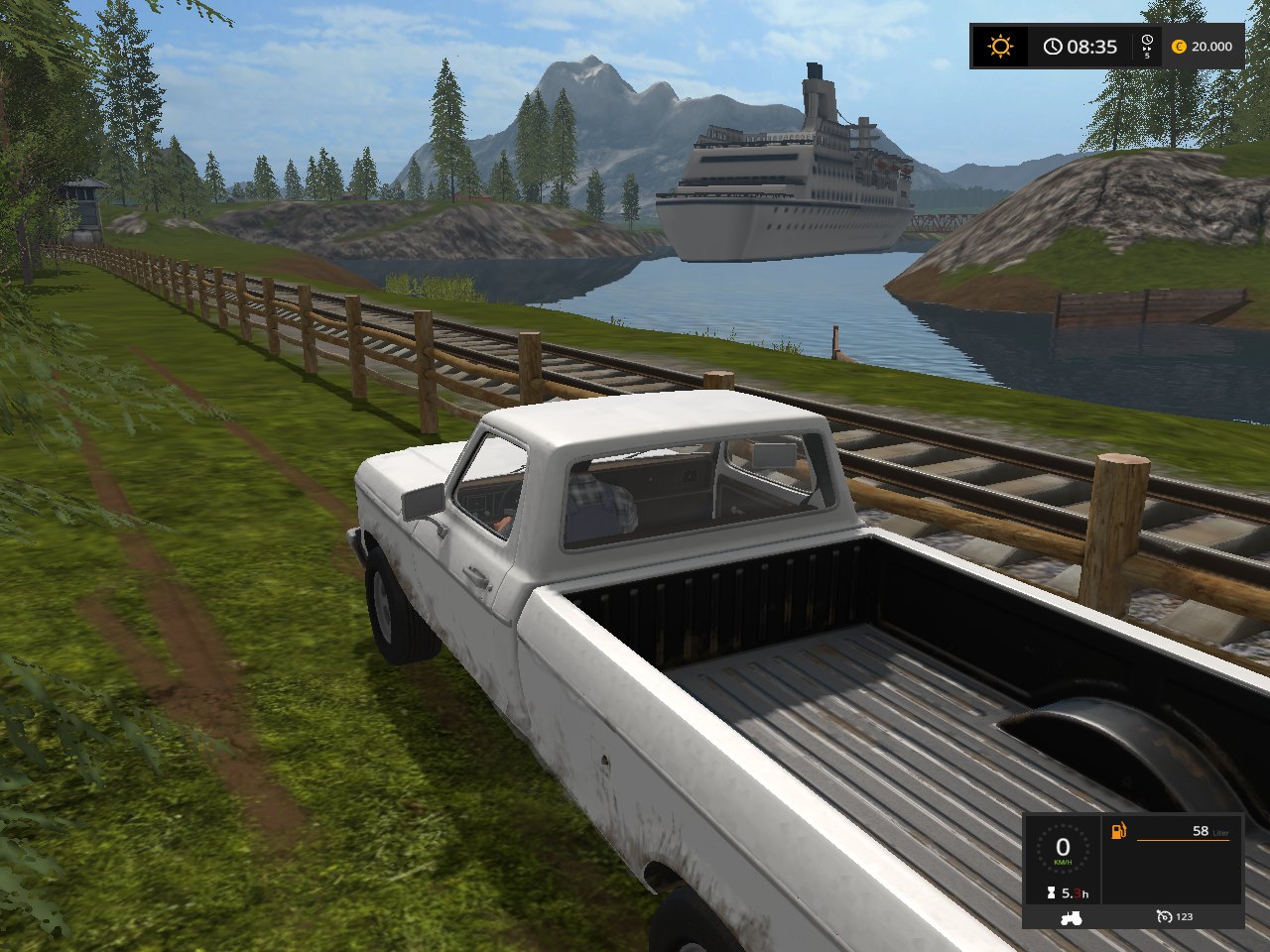Select the time-scale fast-forward icon
This screenshot has height=952, width=1270.
(1147, 45)
